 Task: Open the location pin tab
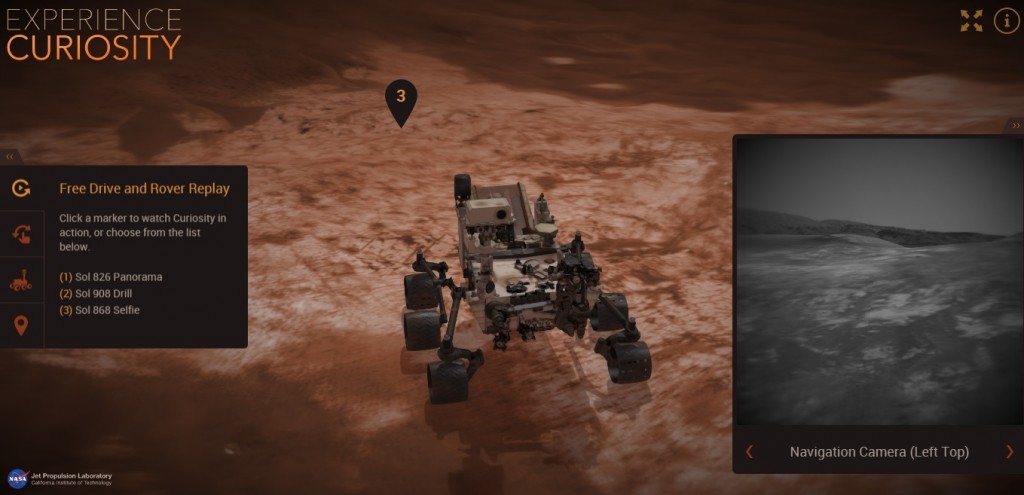[21, 326]
